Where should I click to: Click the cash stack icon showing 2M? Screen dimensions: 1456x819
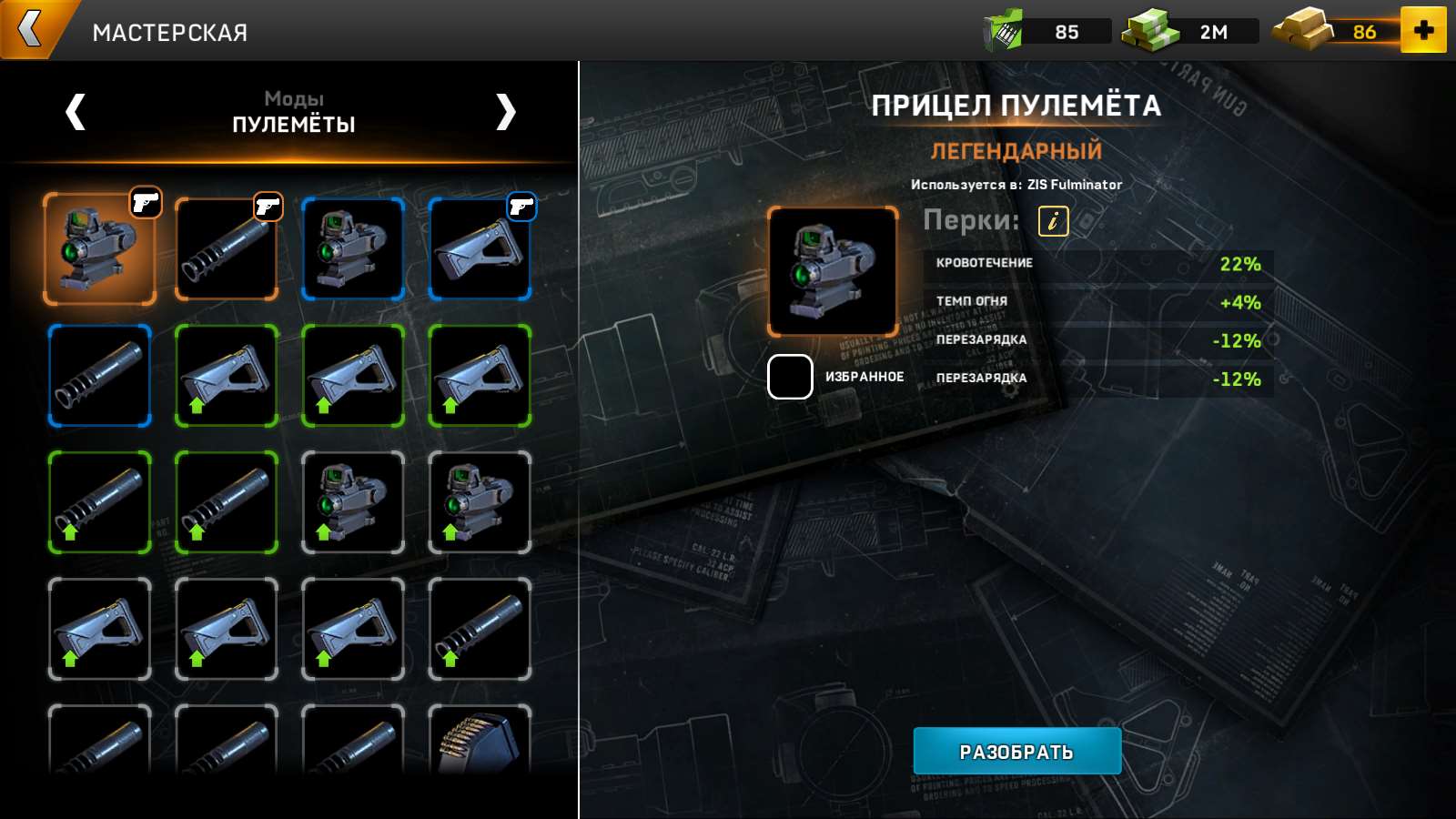1145,30
